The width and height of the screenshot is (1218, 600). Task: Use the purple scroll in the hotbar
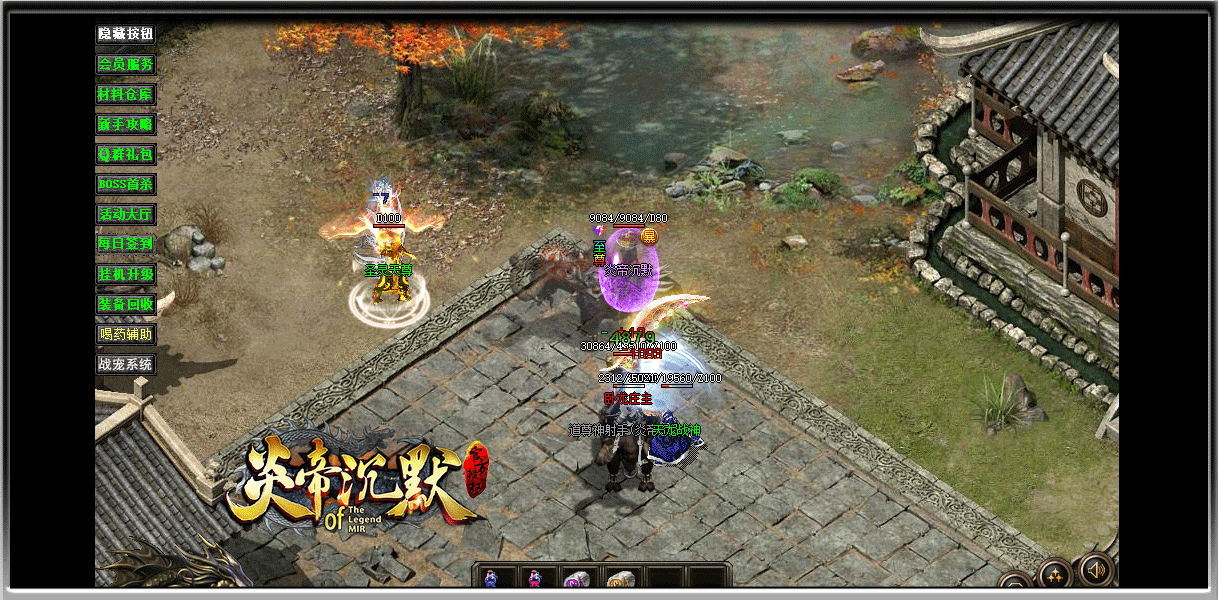tap(575, 578)
